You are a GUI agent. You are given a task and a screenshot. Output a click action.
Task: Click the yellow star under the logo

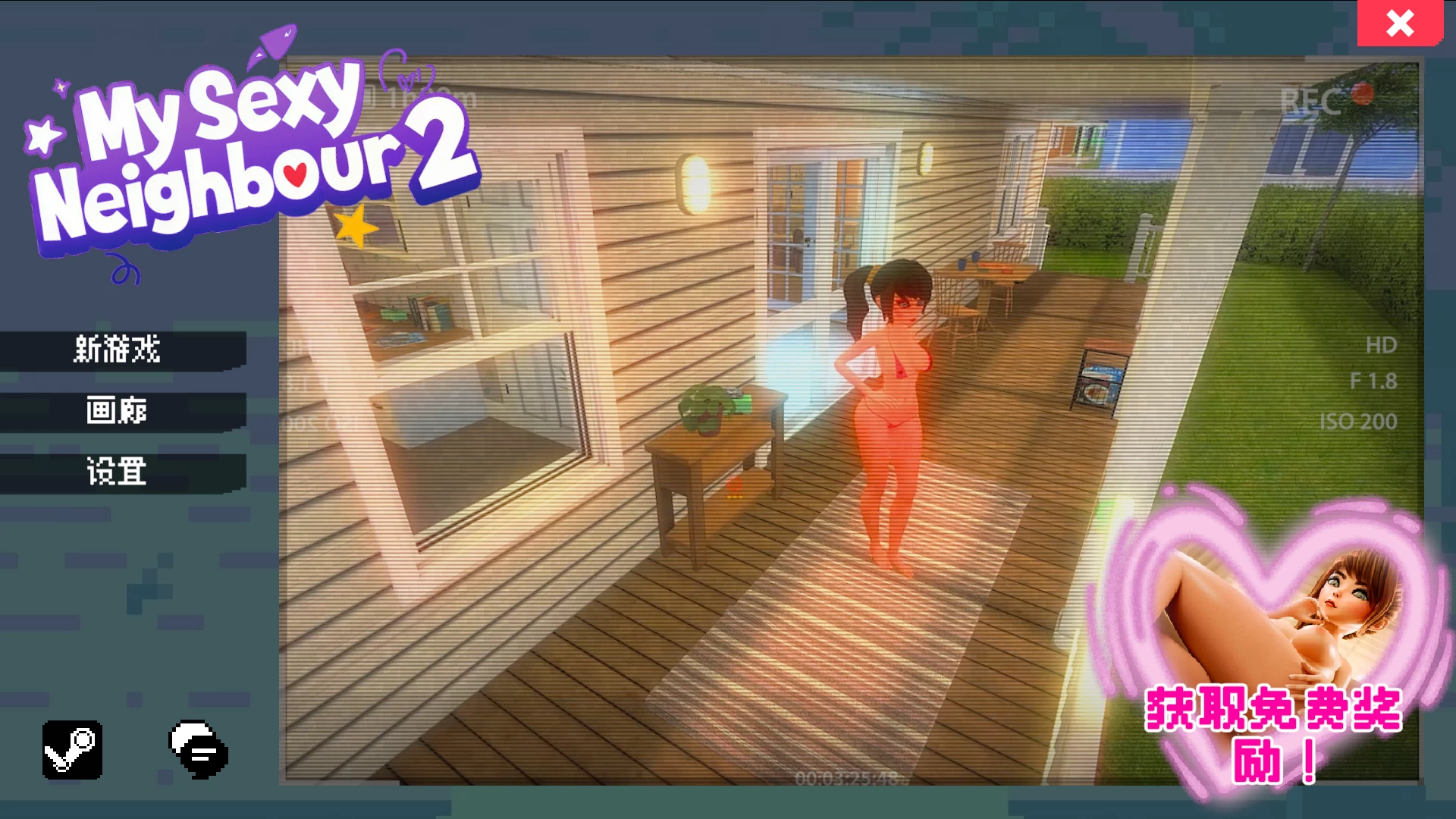tap(354, 227)
